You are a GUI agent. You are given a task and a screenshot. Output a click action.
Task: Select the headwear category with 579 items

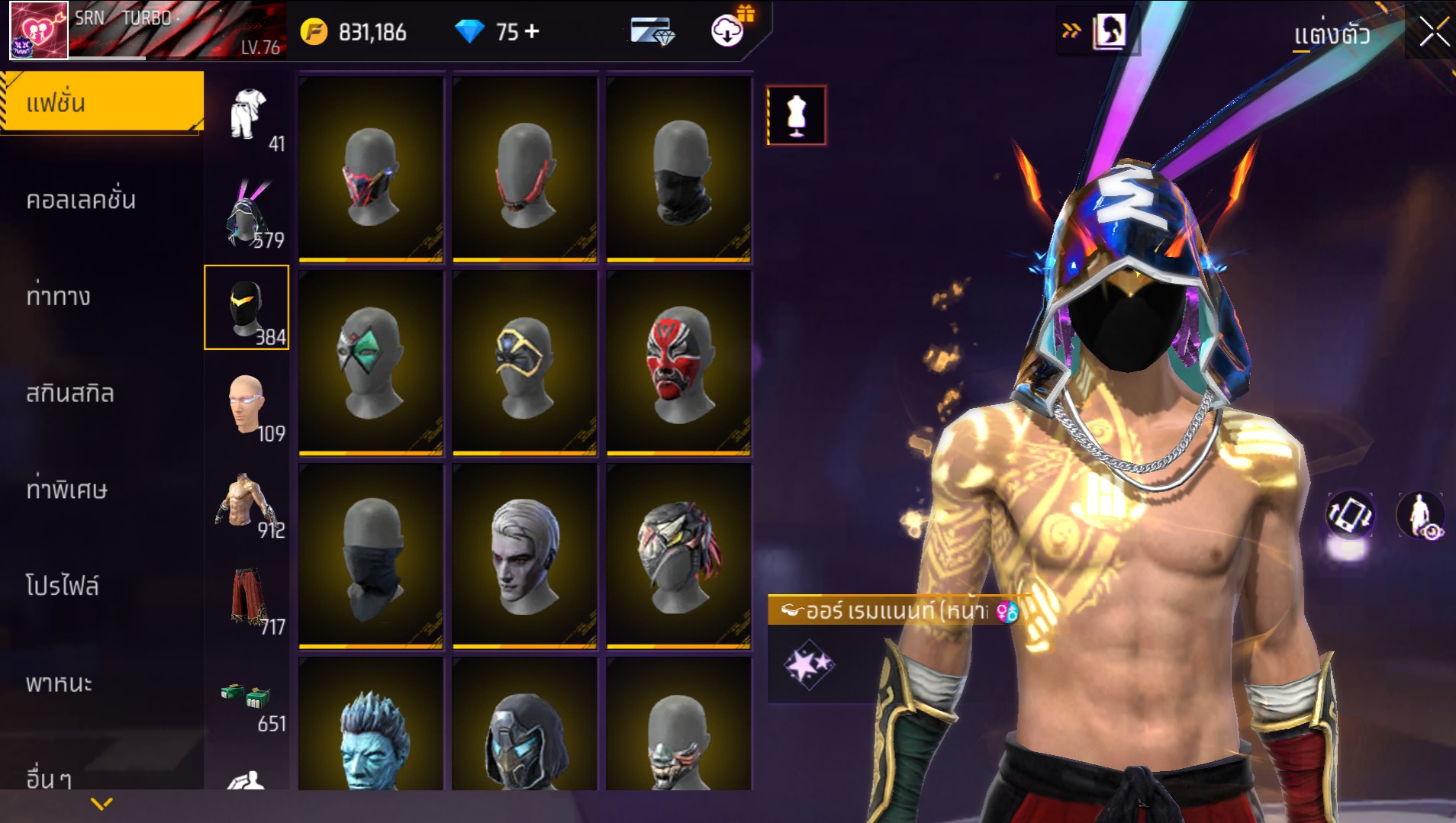[248, 214]
